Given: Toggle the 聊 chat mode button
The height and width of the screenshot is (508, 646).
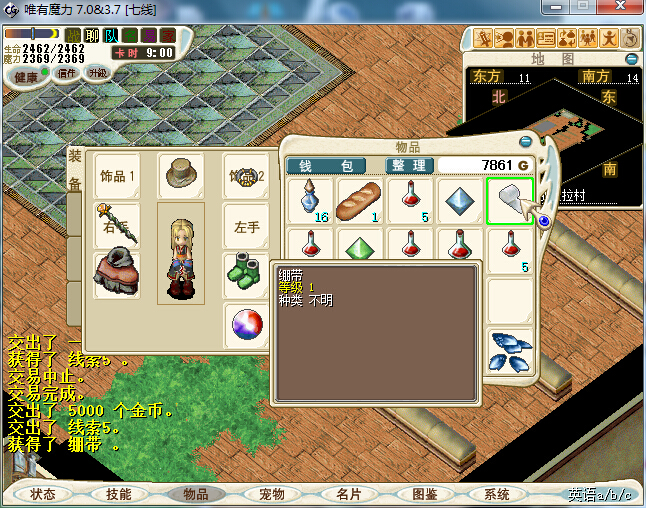Looking at the screenshot, I should [92, 36].
